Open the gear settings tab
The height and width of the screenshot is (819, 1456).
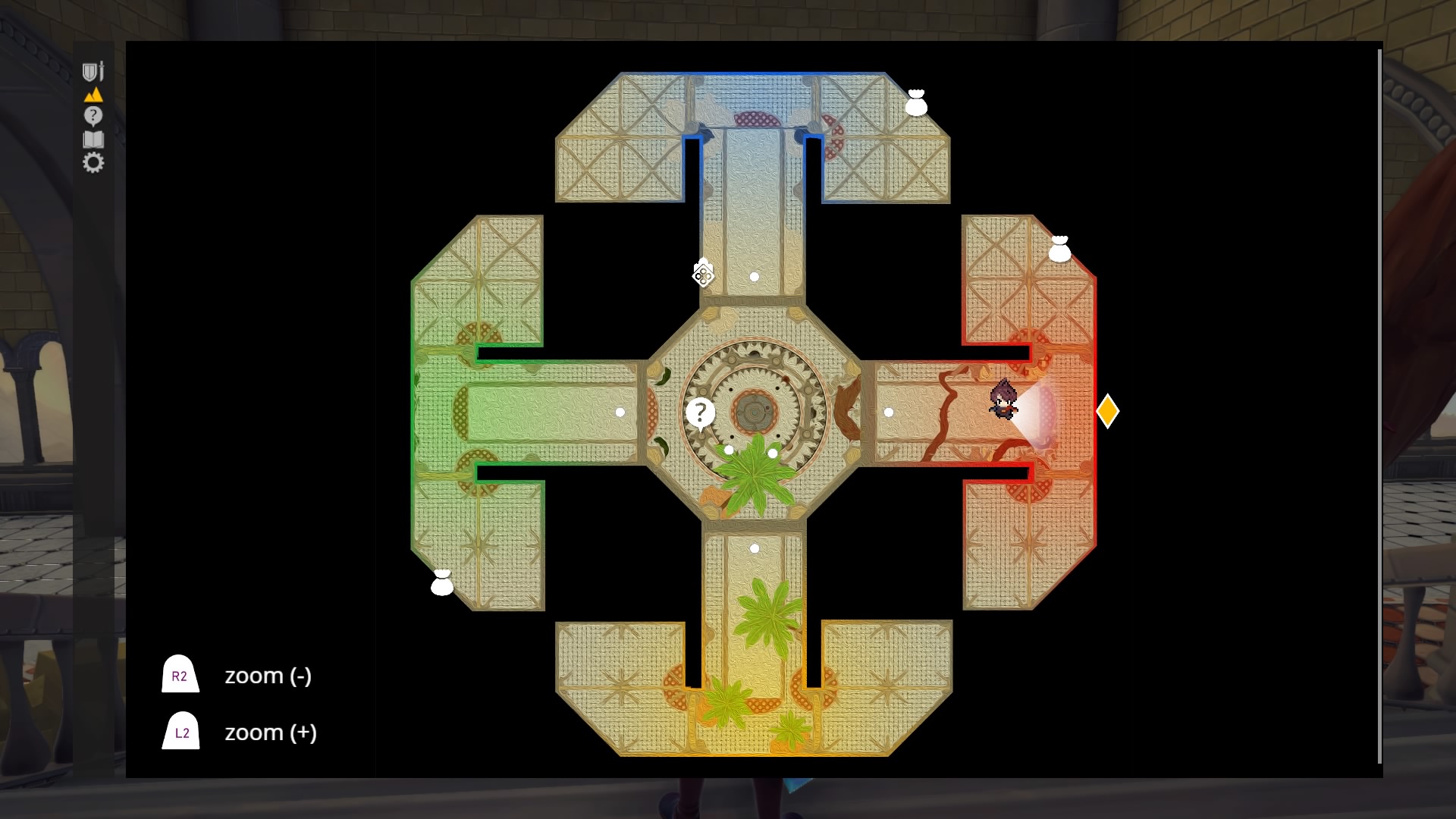pyautogui.click(x=93, y=162)
